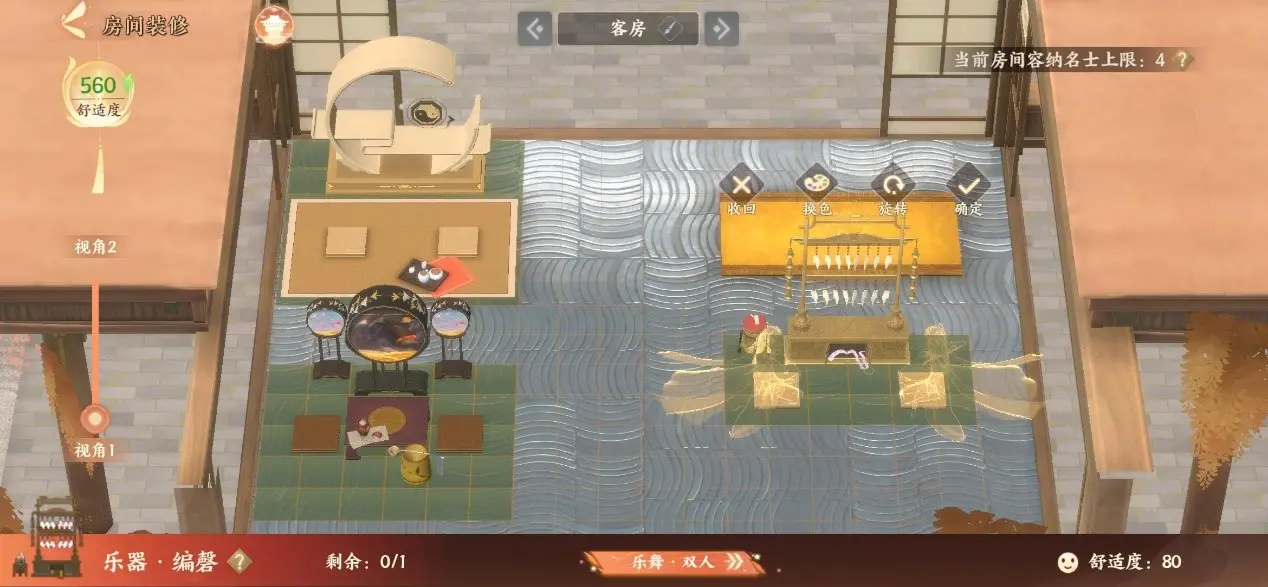Choose 换色 to recolor the furniture
This screenshot has height=587, width=1268.
click(x=817, y=184)
